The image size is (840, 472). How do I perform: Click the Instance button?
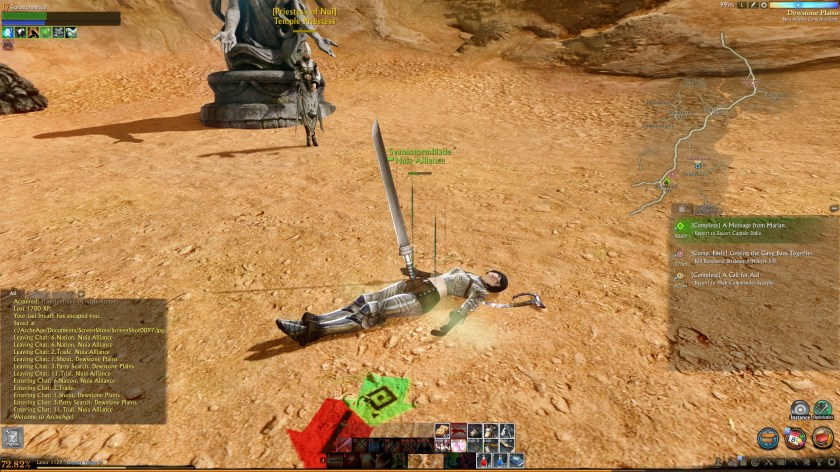coord(800,410)
